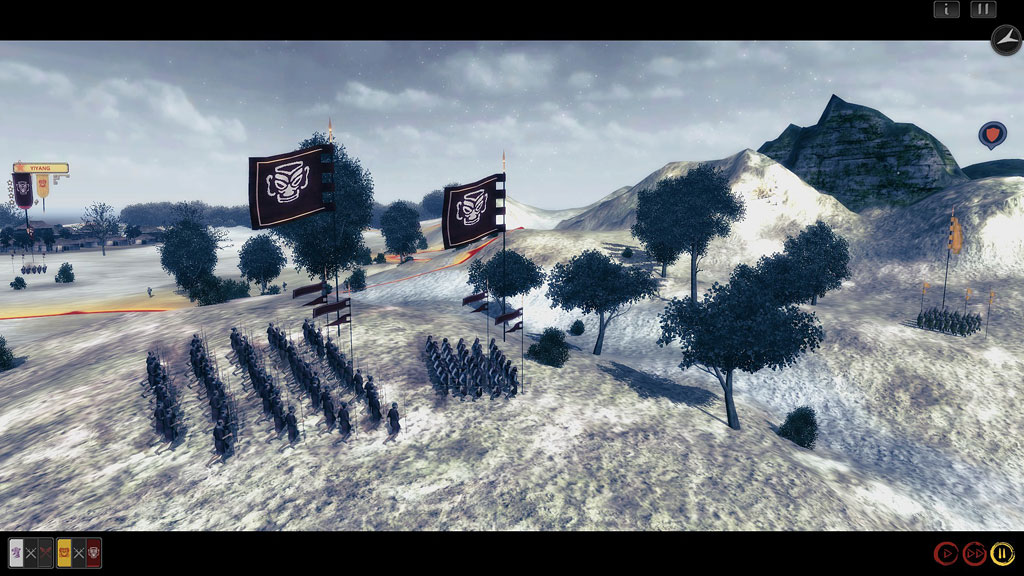Fast-forward the battle speed
1024x576 pixels.
click(x=974, y=553)
